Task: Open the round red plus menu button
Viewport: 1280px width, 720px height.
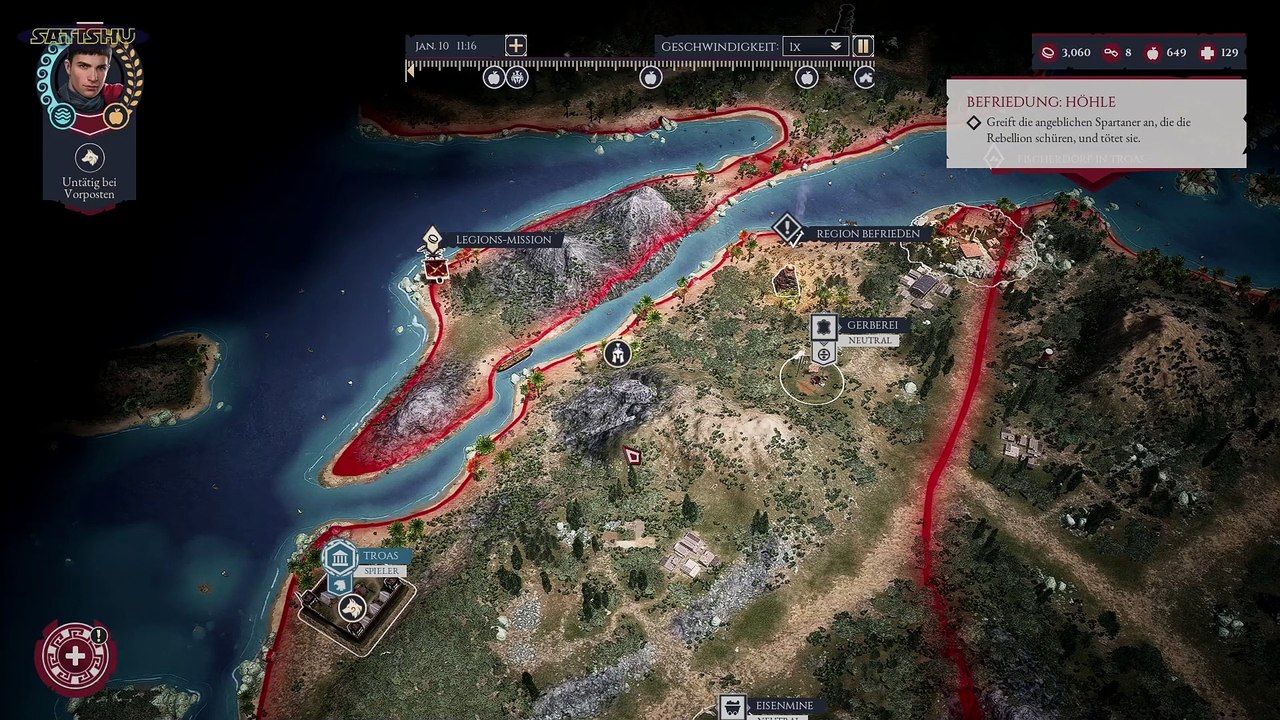Action: (75, 656)
